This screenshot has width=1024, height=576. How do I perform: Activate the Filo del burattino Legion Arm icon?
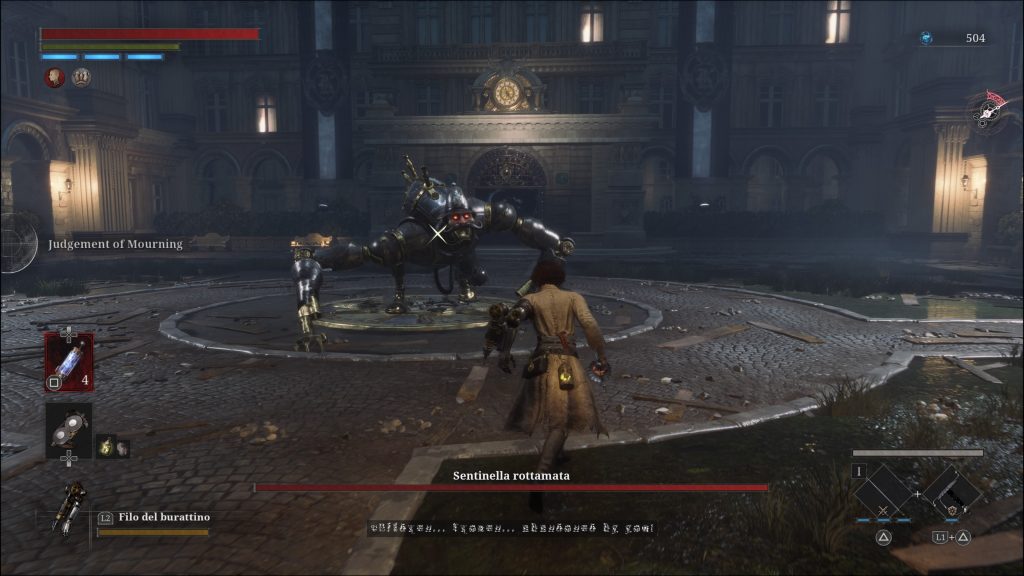(72, 508)
